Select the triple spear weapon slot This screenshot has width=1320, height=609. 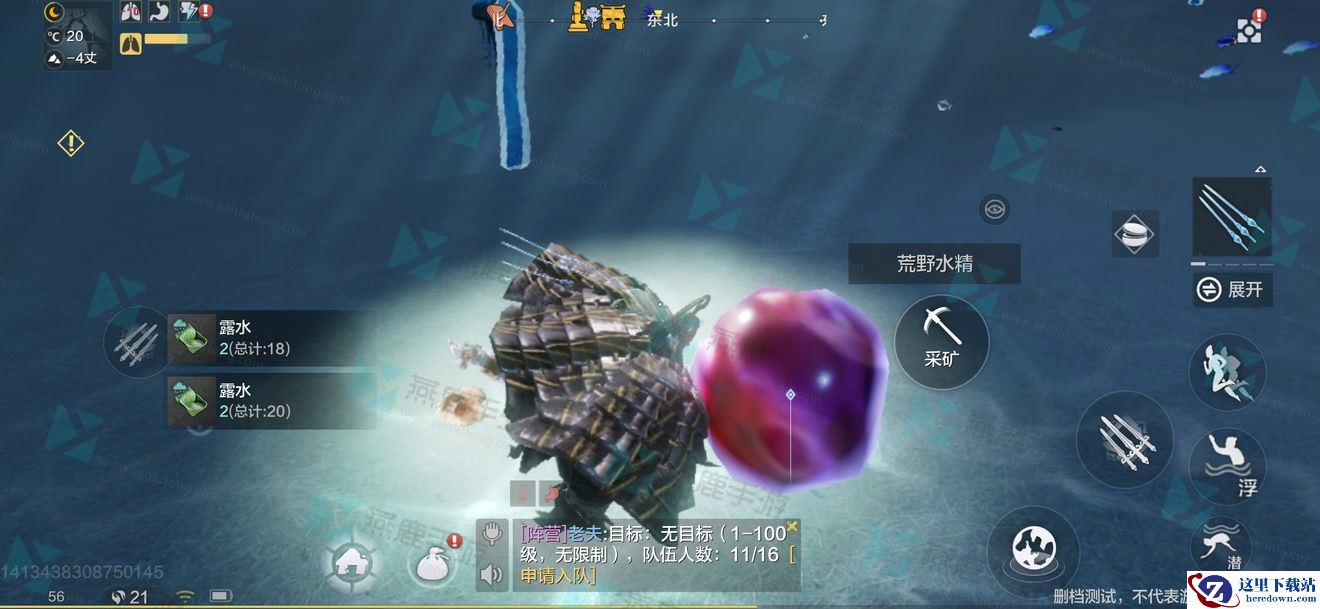pyautogui.click(x=1232, y=217)
